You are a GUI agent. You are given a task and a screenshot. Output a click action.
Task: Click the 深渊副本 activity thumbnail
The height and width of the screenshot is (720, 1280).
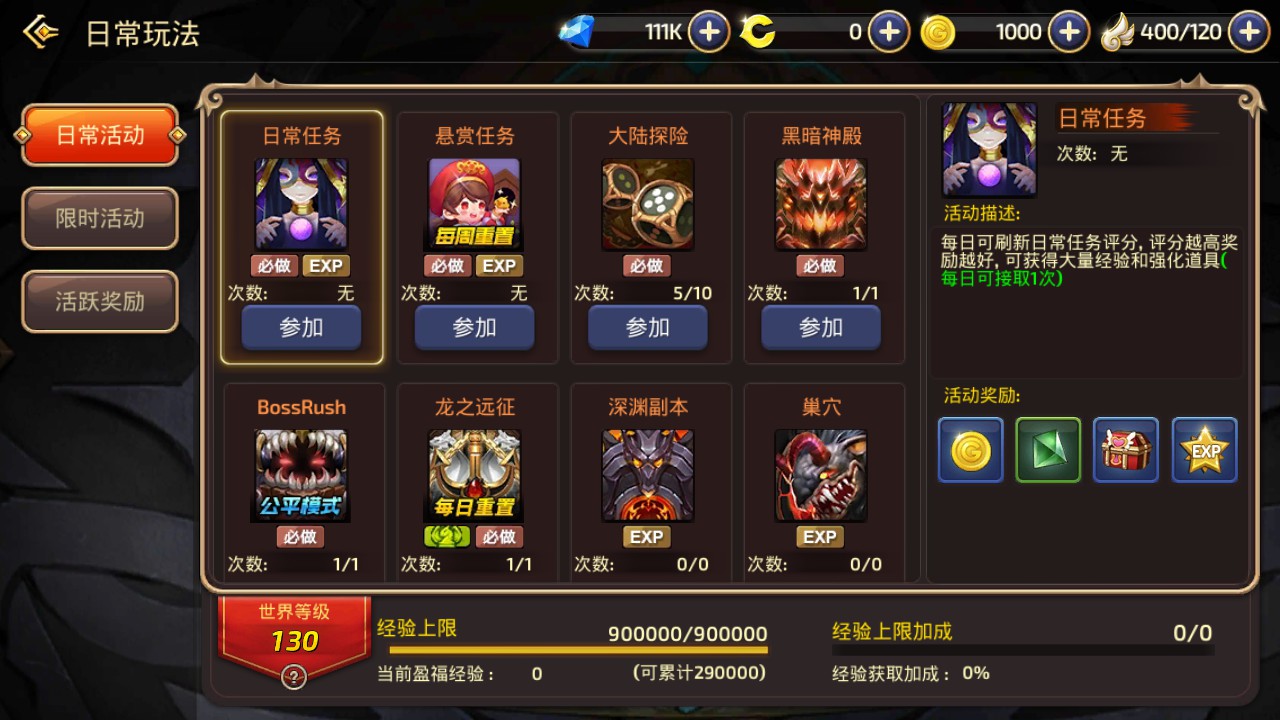647,473
